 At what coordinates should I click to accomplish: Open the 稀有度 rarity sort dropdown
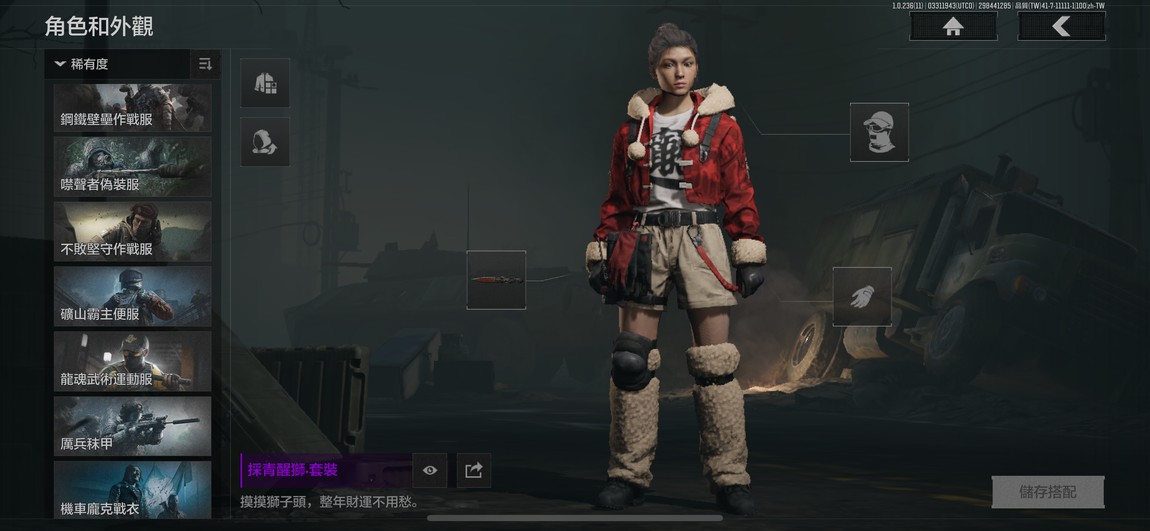(x=117, y=64)
